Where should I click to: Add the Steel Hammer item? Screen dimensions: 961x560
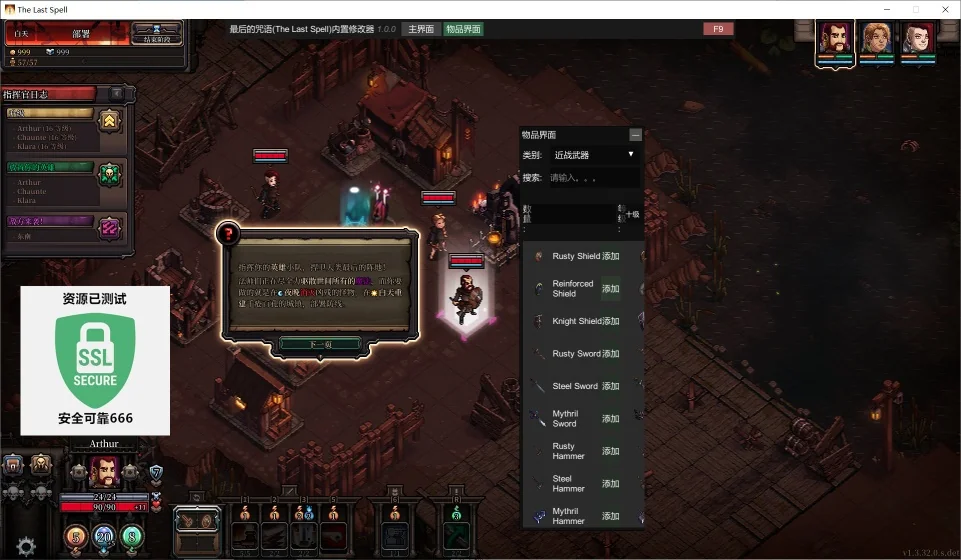click(x=611, y=484)
